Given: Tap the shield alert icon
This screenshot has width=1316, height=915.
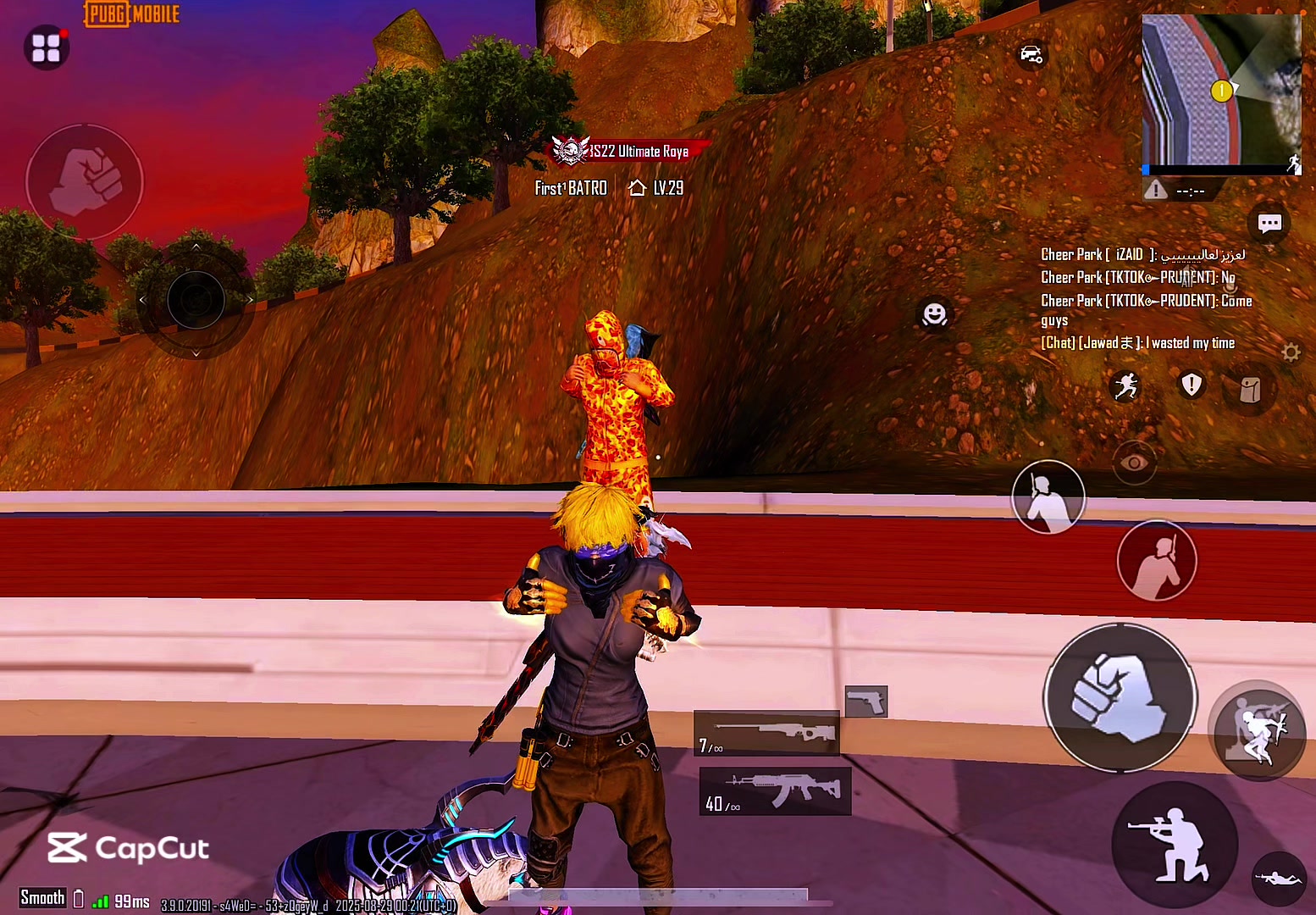Looking at the screenshot, I should [x=1192, y=385].
